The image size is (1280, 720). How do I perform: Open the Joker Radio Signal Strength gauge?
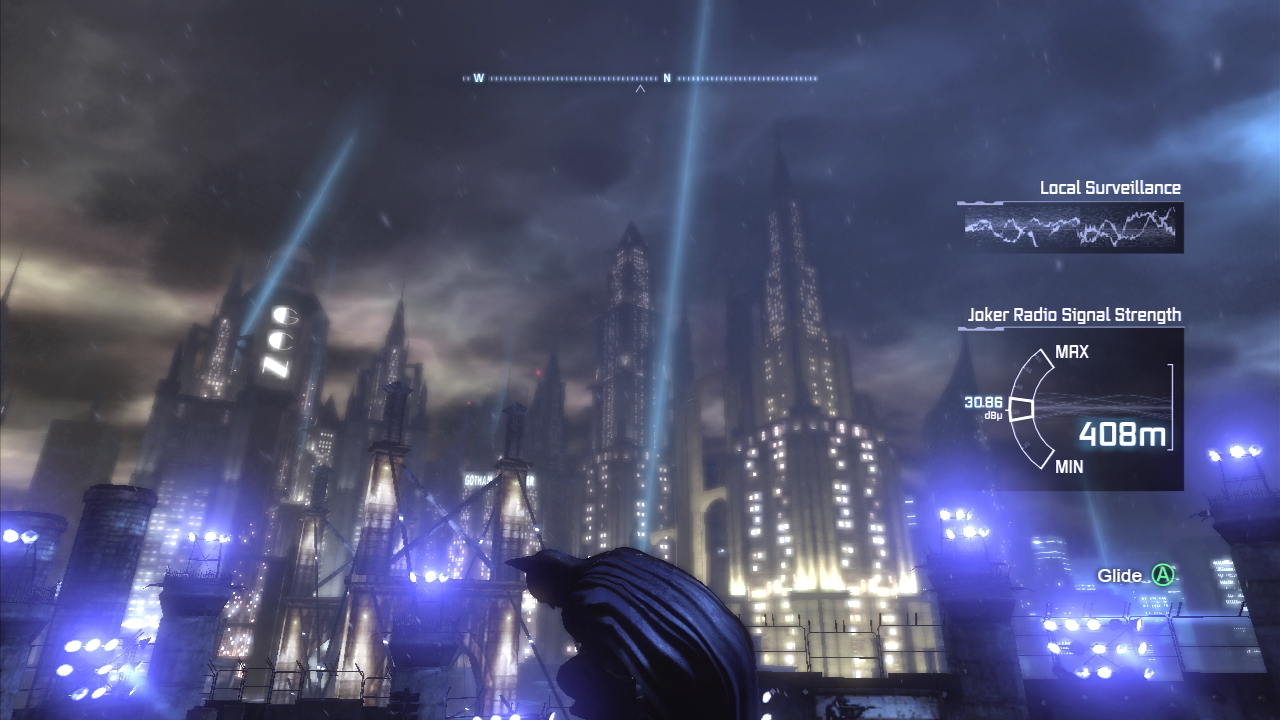[1075, 409]
